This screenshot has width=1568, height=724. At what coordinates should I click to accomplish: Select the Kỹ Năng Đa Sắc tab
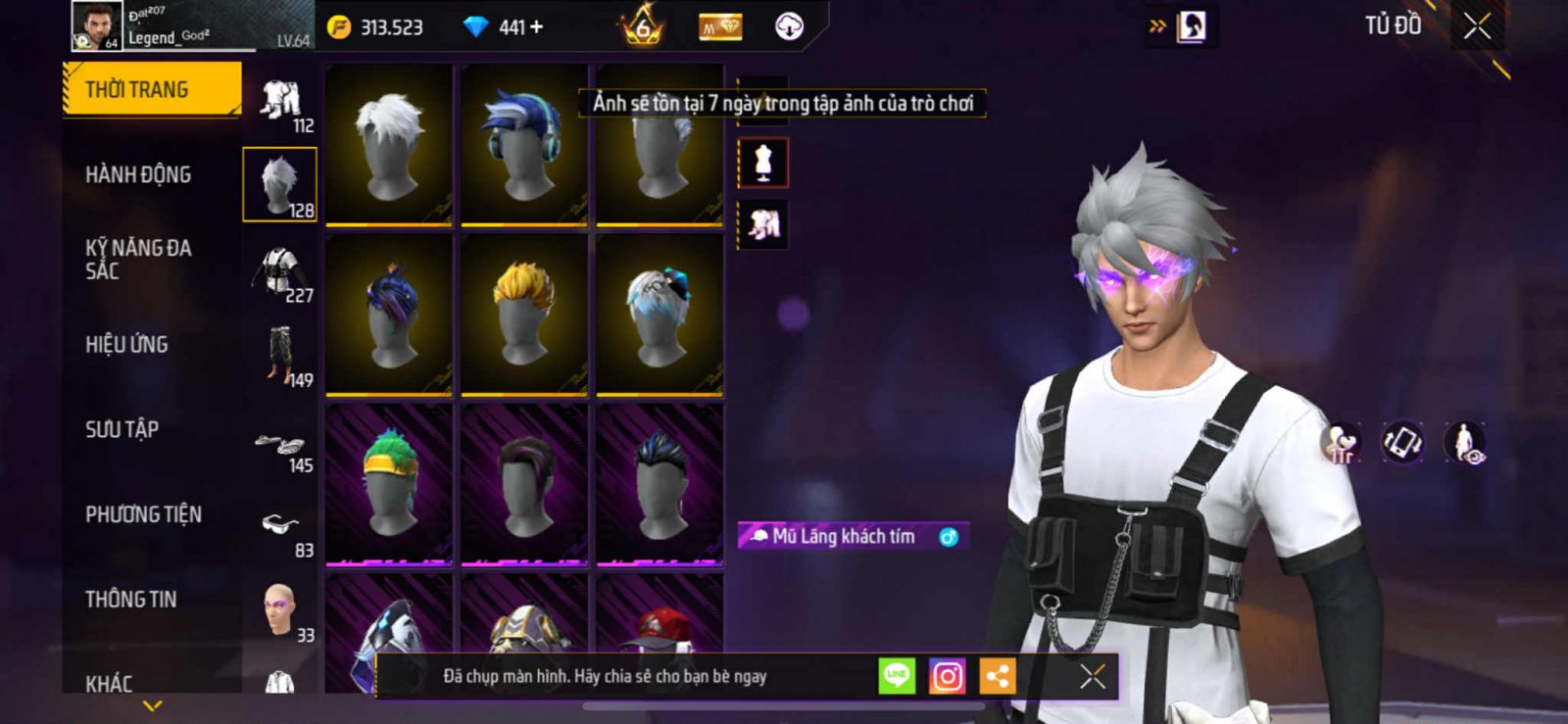138,260
